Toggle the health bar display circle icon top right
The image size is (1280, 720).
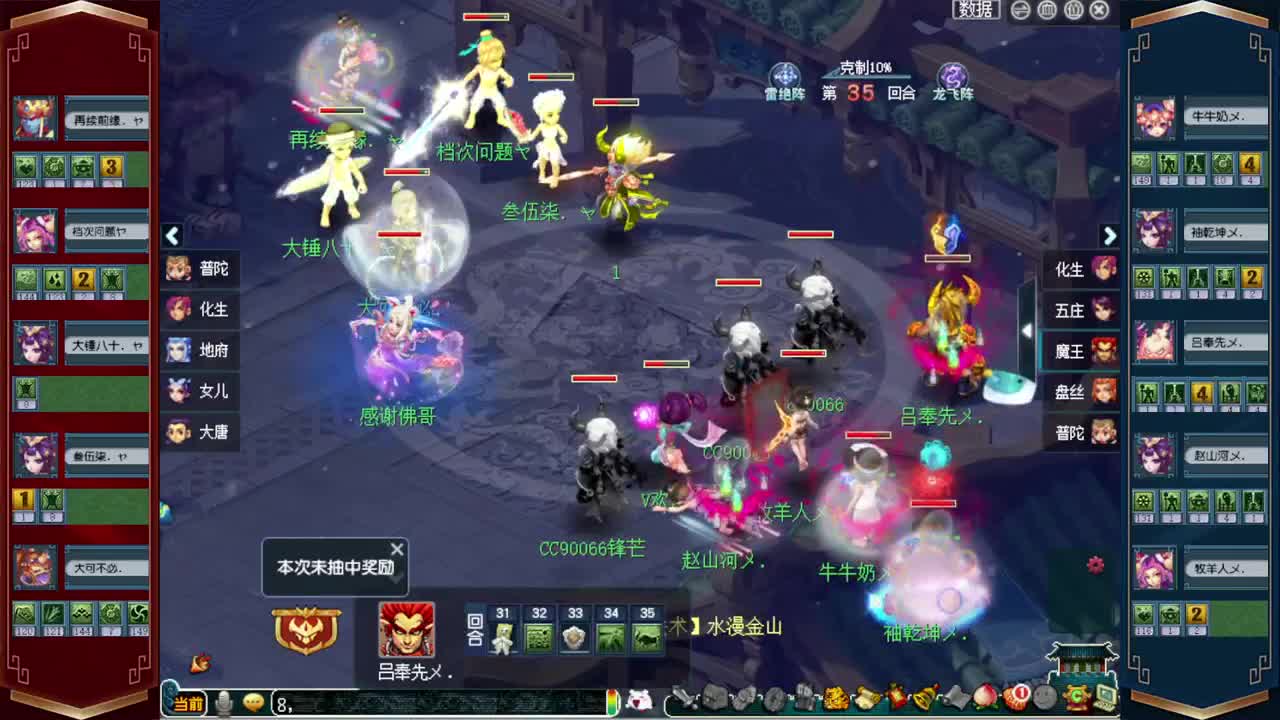click(x=1046, y=10)
